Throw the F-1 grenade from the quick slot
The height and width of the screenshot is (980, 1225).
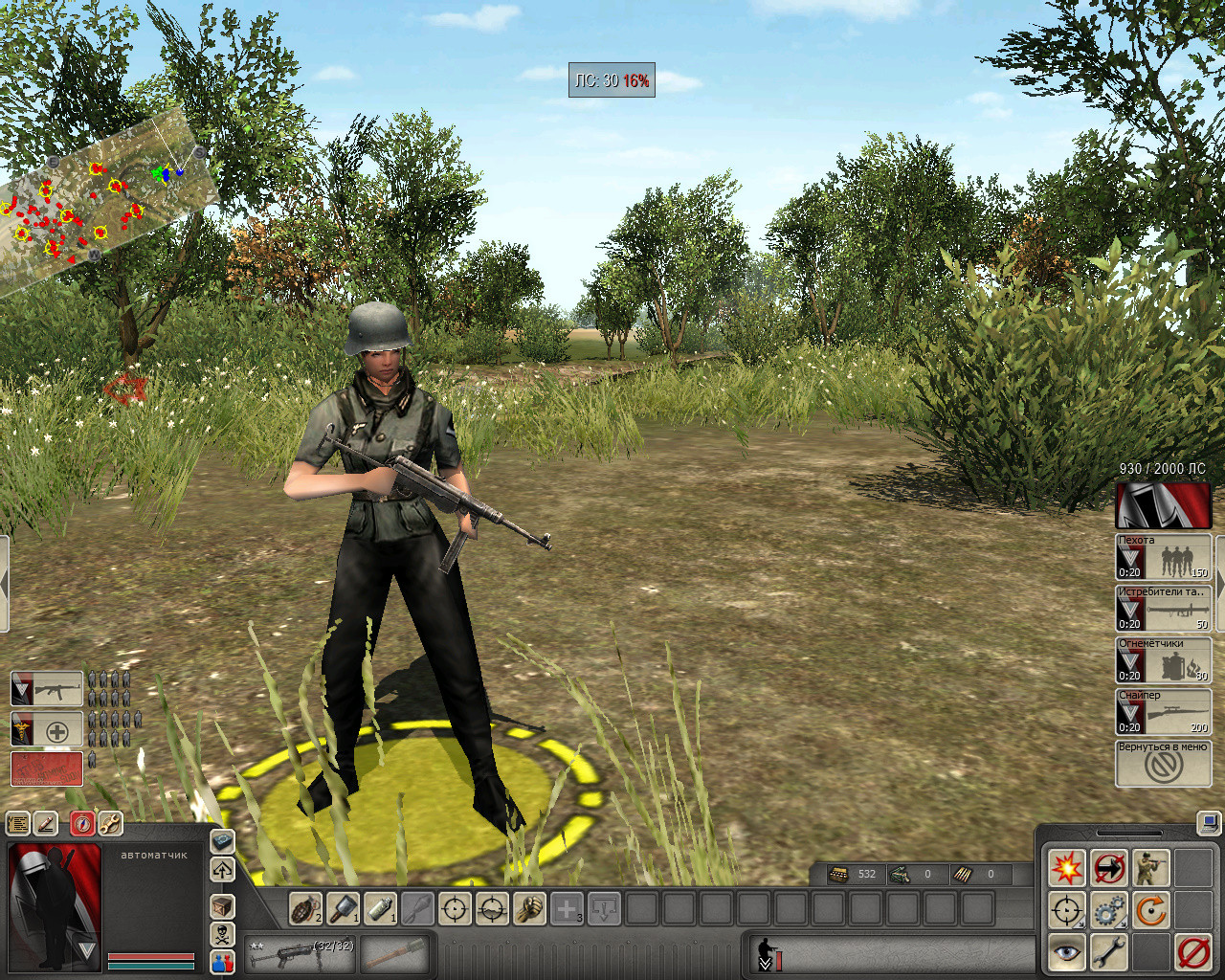point(303,908)
